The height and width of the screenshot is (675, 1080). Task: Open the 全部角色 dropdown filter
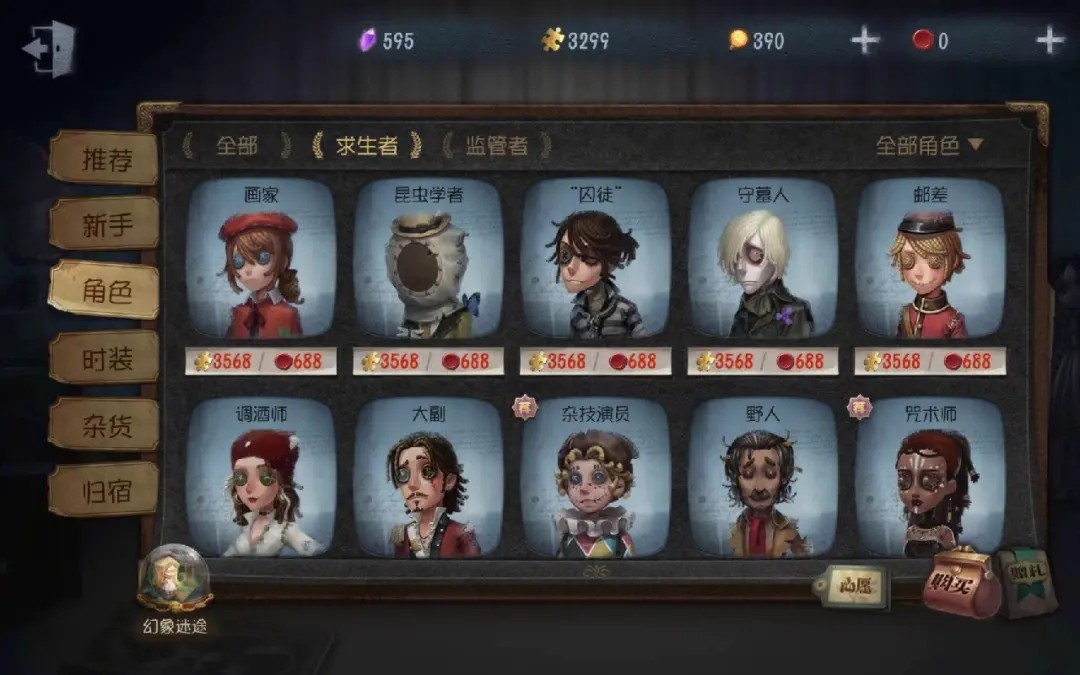[x=929, y=145]
